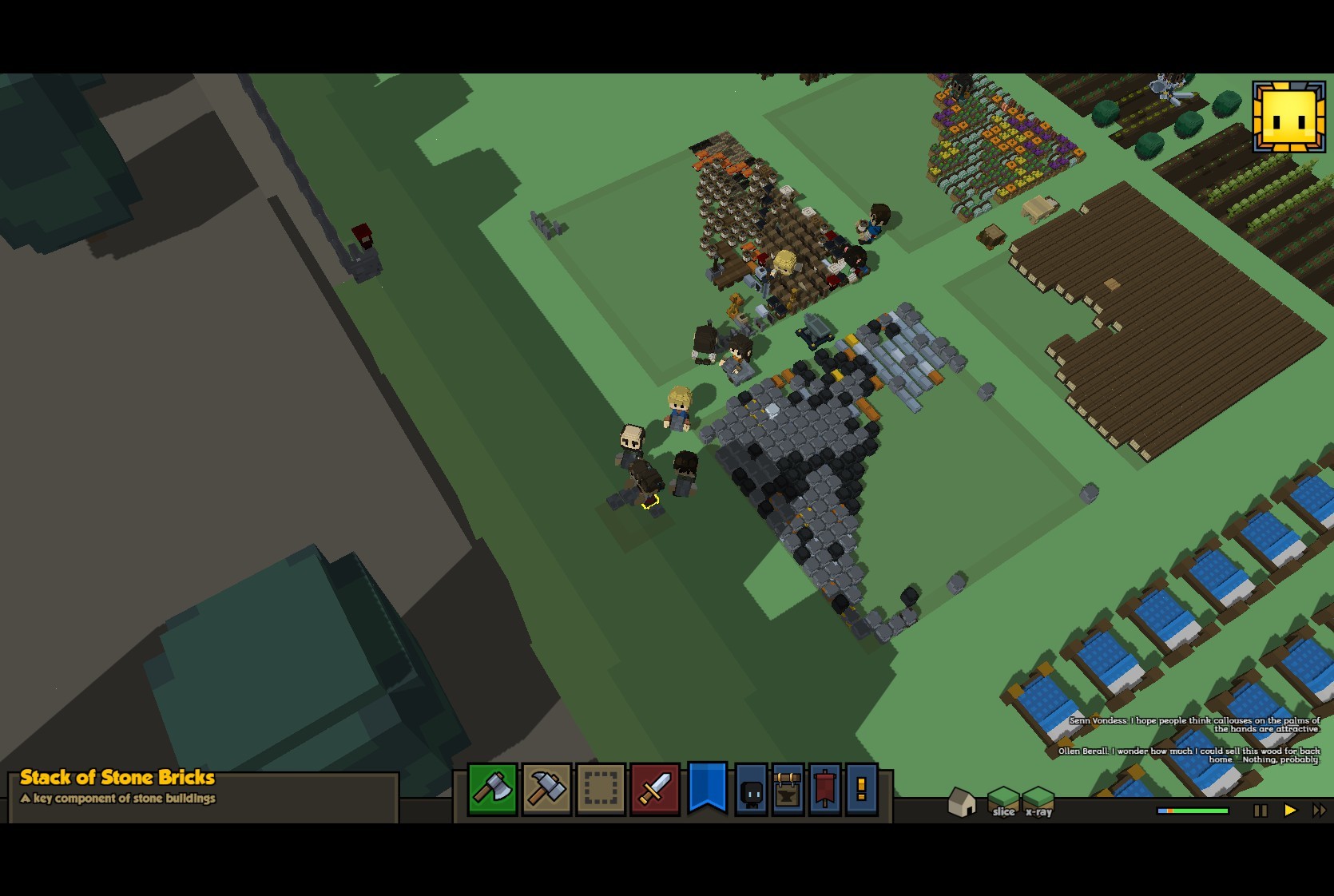Viewport: 1334px width, 896px height.
Task: Pause the game speed
Action: pos(1261,811)
